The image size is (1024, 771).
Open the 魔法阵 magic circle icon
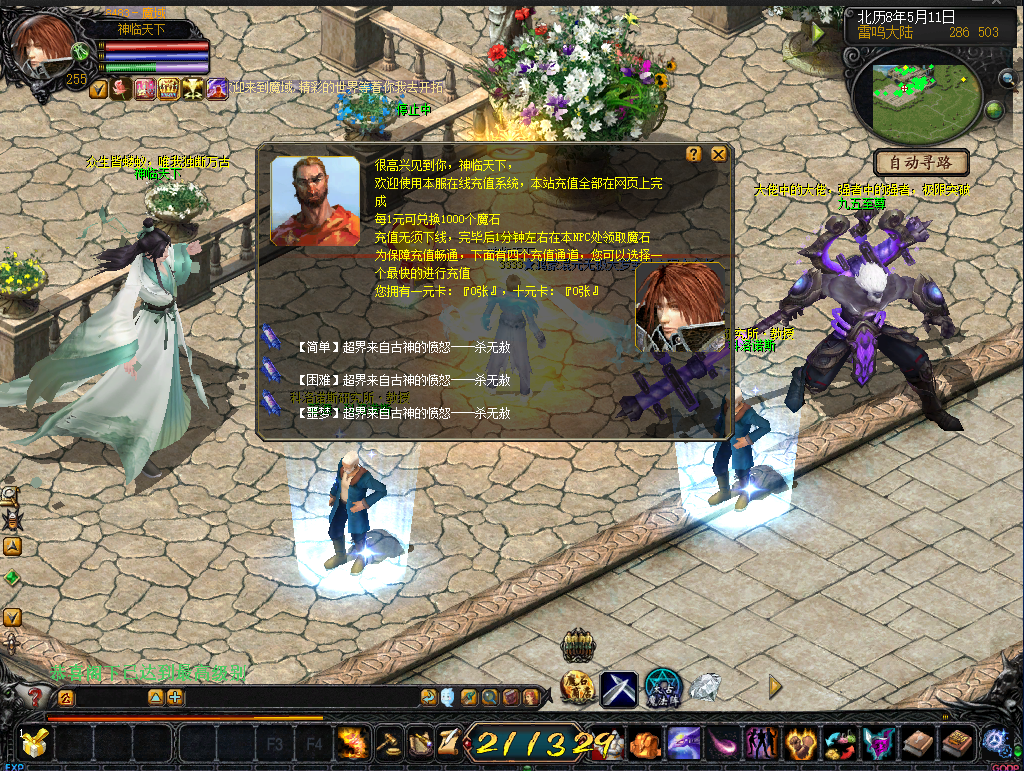(662, 688)
